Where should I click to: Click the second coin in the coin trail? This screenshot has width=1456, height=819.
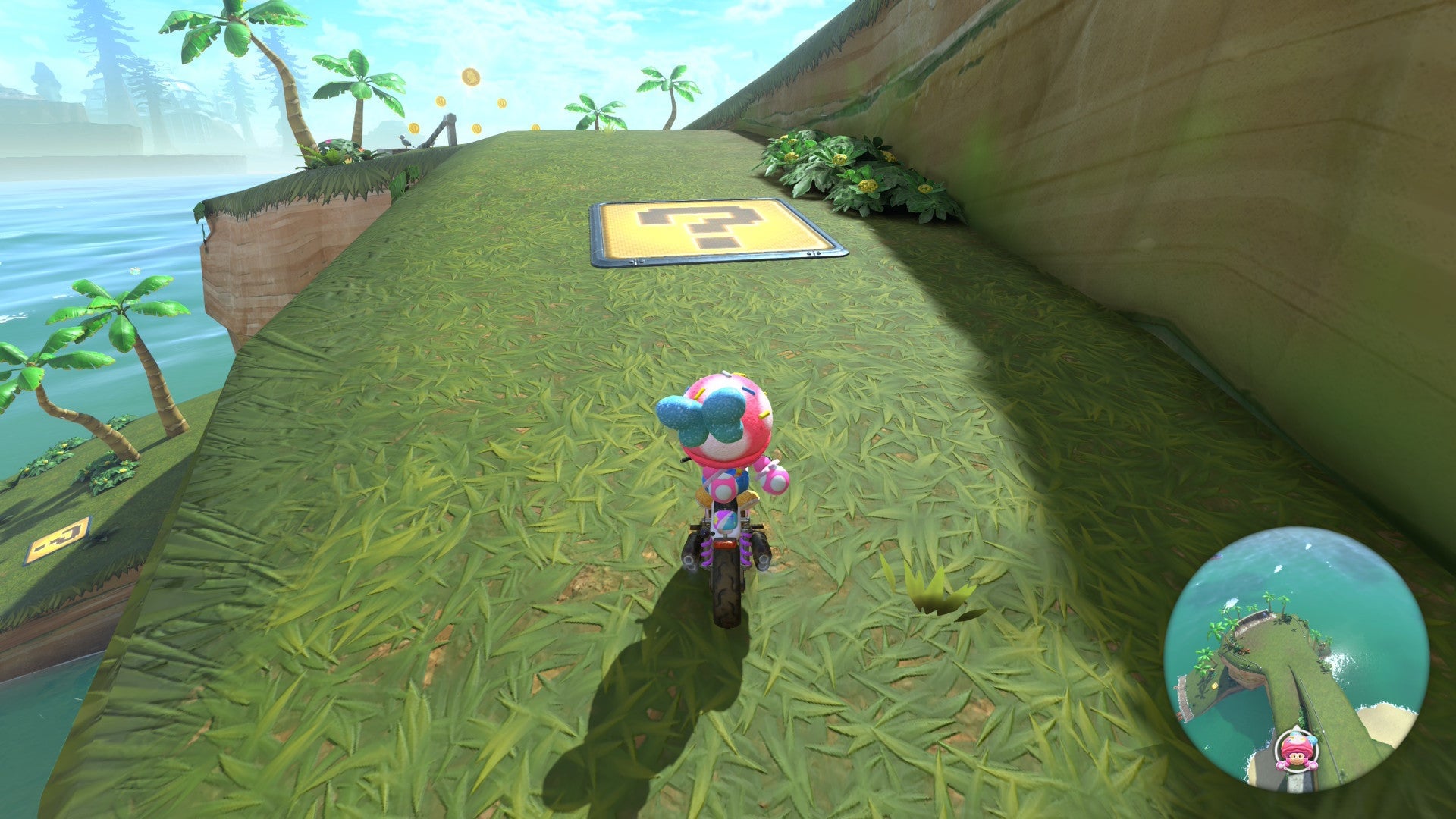tap(440, 101)
